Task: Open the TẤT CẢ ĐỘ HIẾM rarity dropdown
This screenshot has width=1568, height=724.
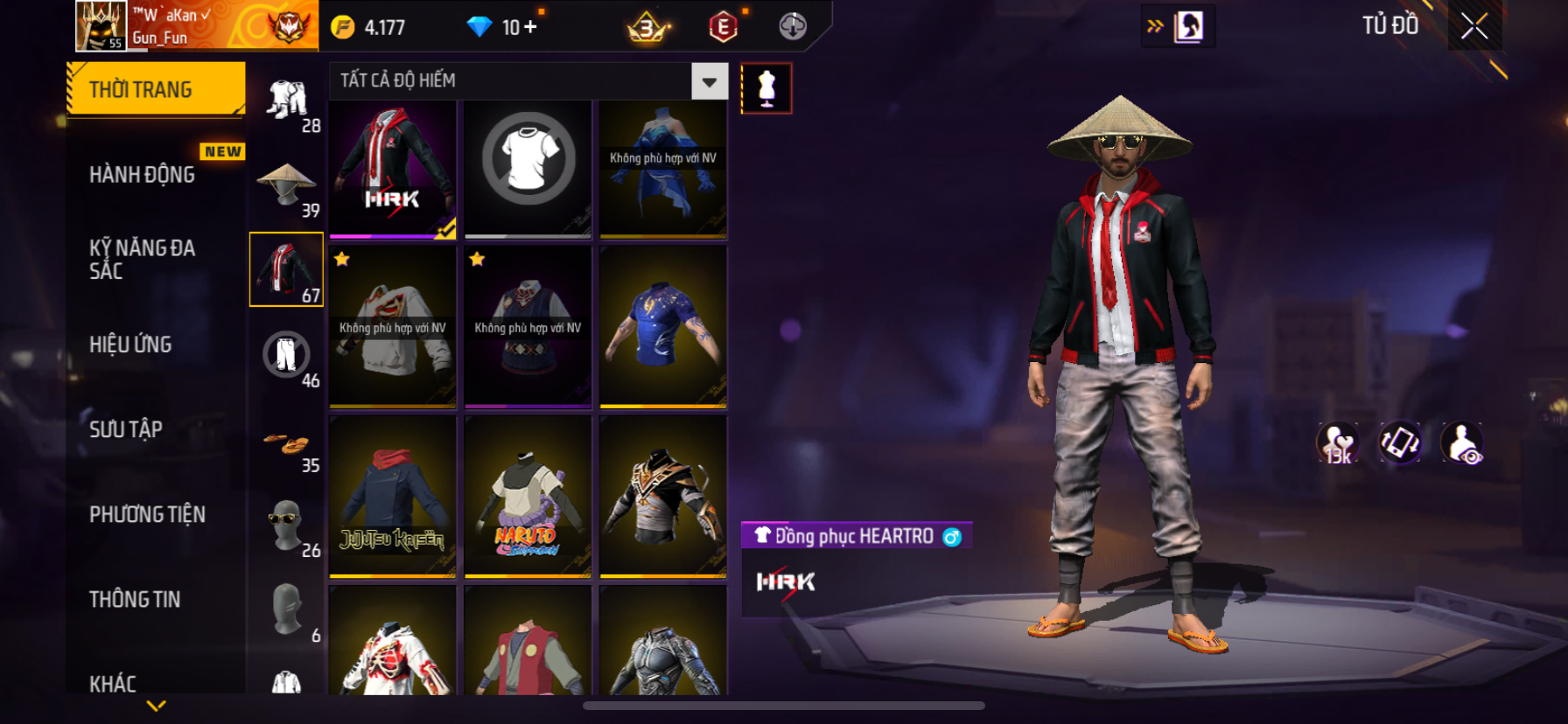Action: (x=709, y=81)
